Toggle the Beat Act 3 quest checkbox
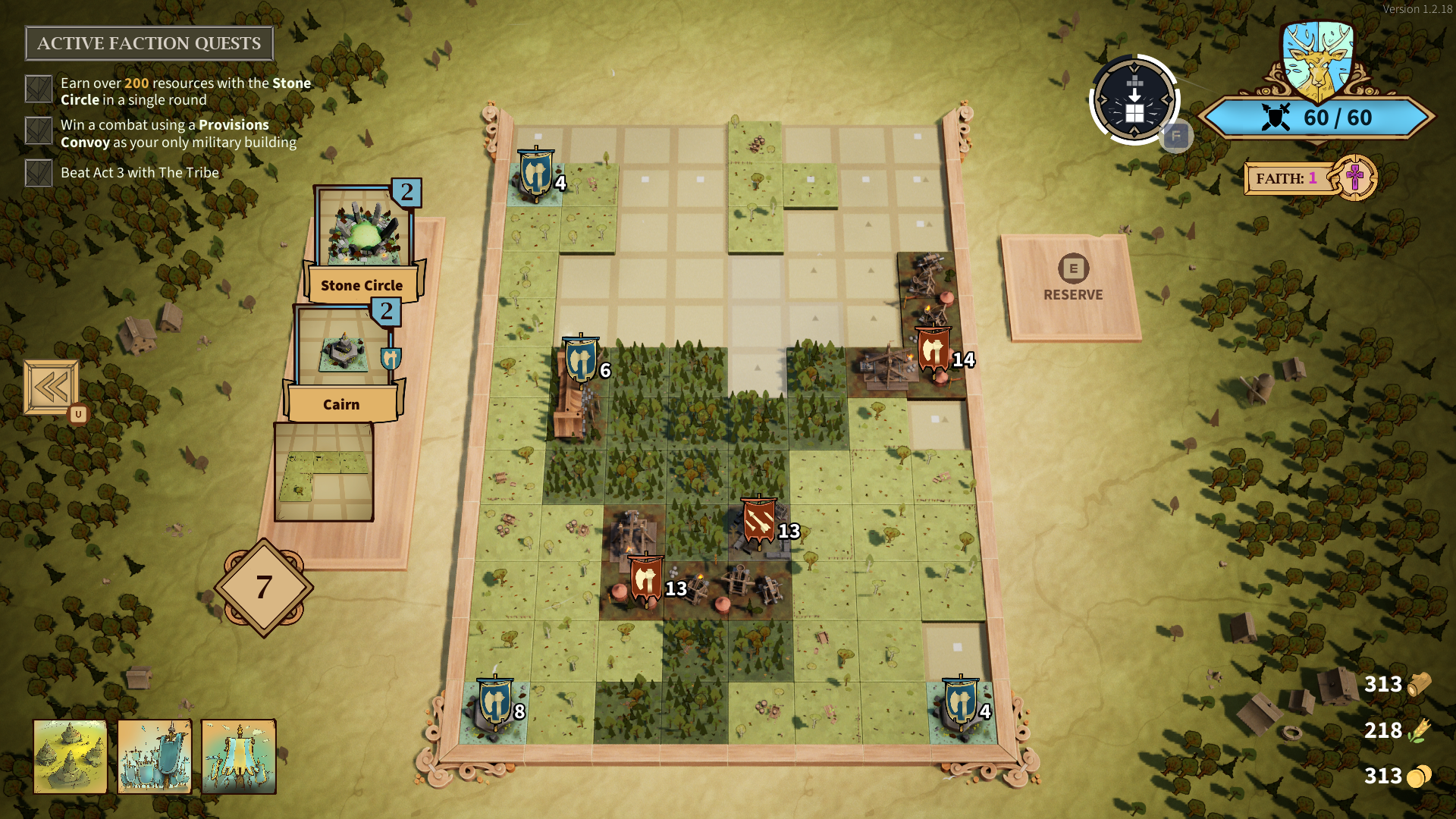The height and width of the screenshot is (819, 1456). [39, 173]
